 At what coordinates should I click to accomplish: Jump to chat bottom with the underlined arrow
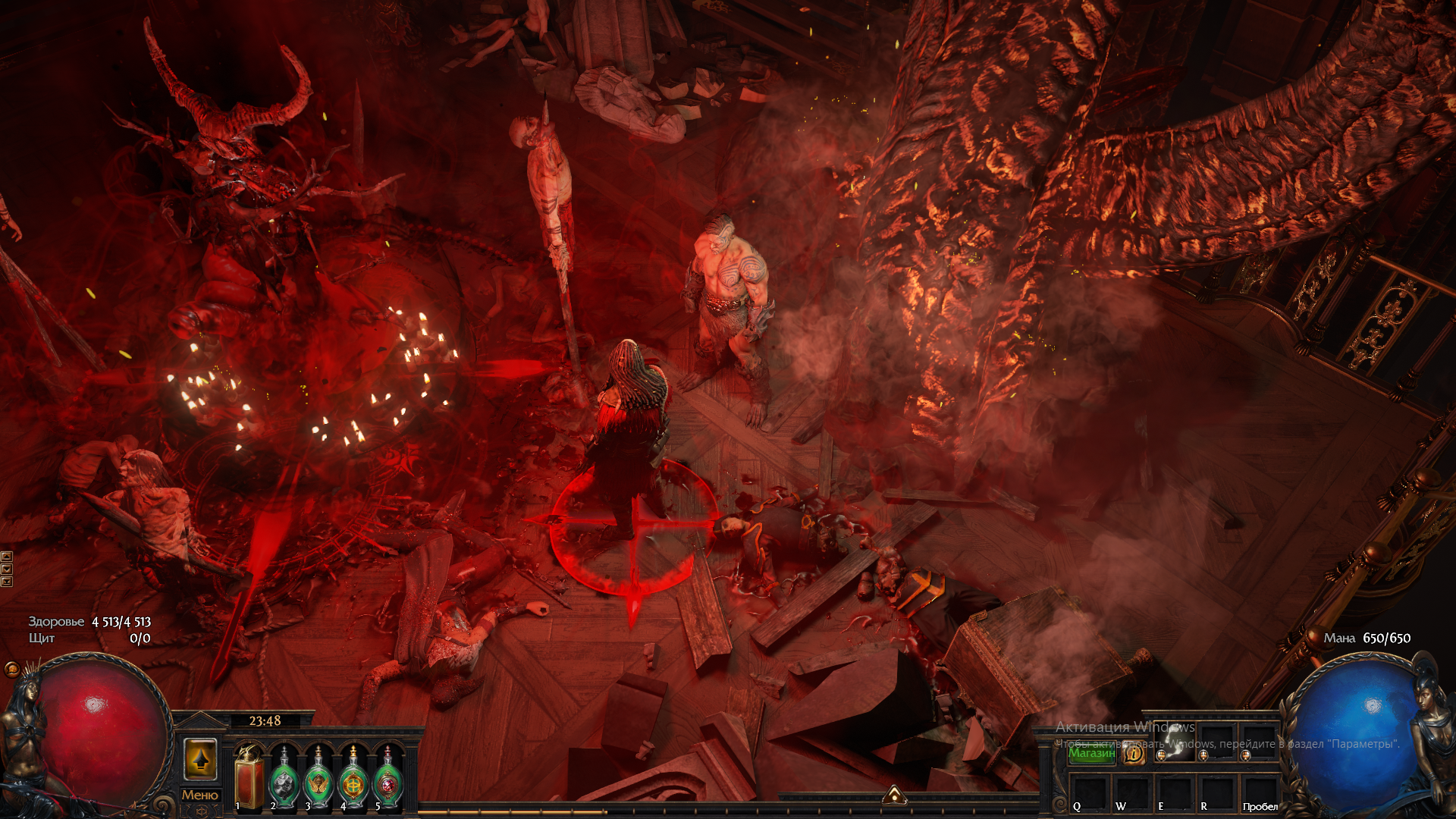pos(7,582)
